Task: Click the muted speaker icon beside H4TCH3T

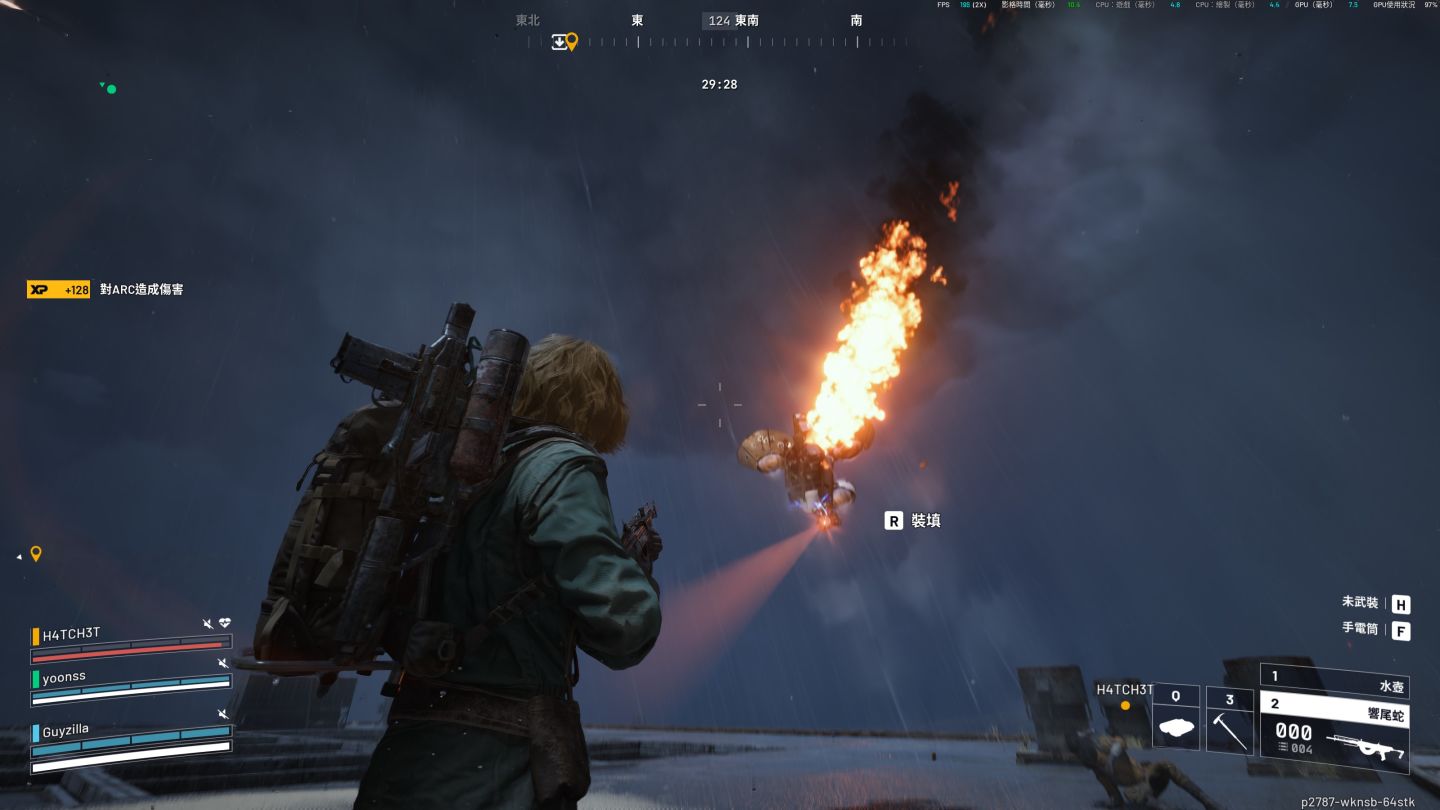Action: 208,624
